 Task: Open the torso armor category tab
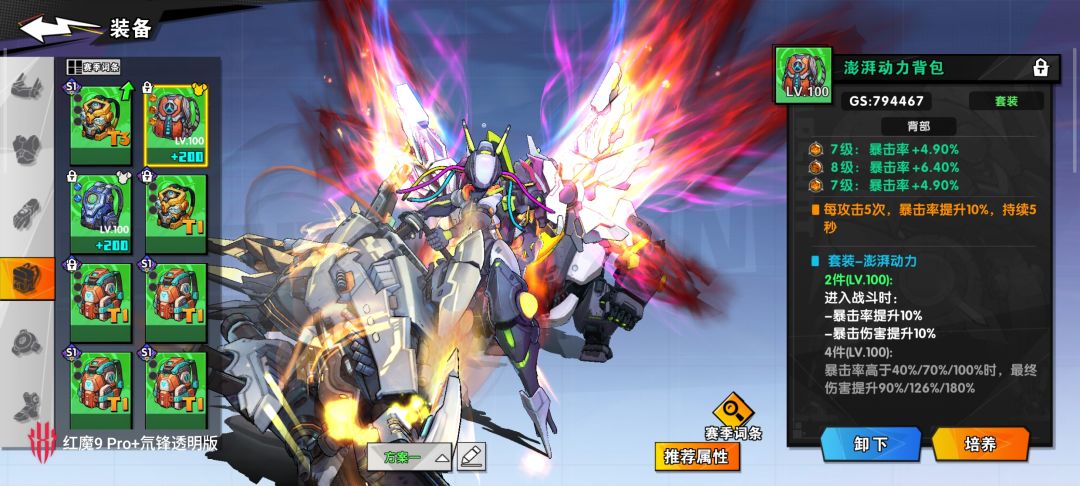(27, 149)
